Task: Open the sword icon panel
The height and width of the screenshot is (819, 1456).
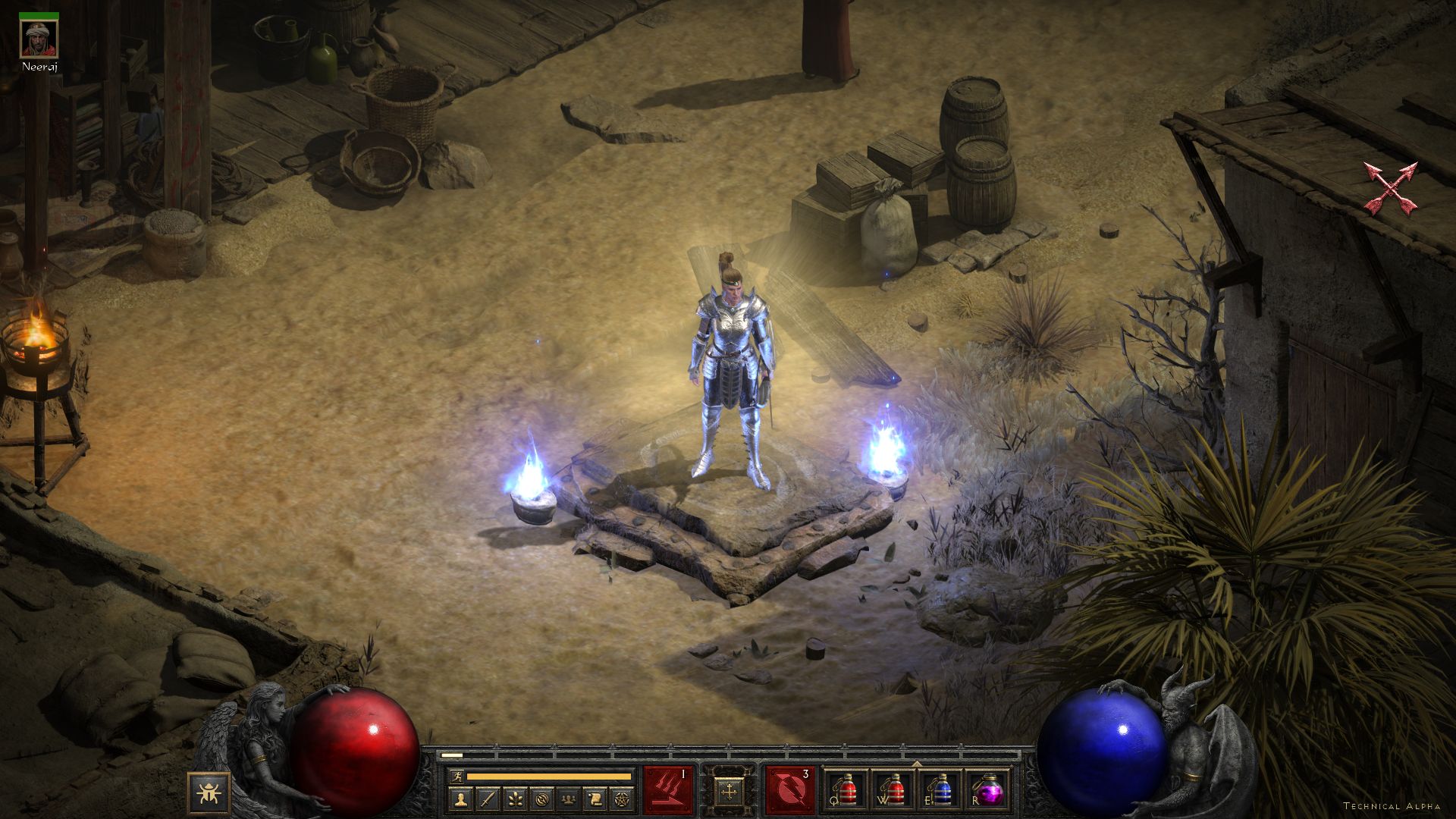Action: tap(488, 799)
